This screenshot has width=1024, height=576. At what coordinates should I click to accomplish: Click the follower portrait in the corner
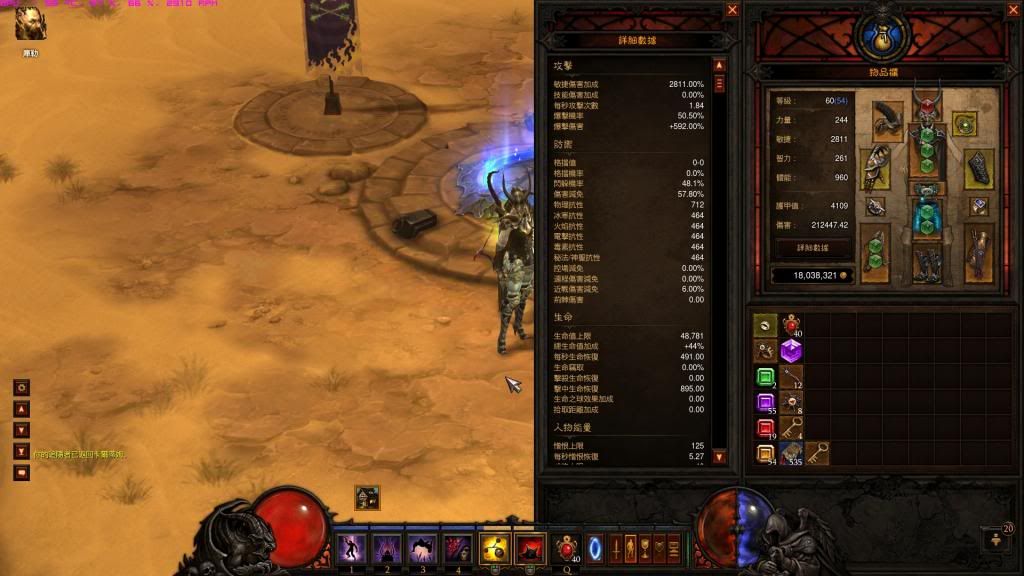click(x=30, y=25)
